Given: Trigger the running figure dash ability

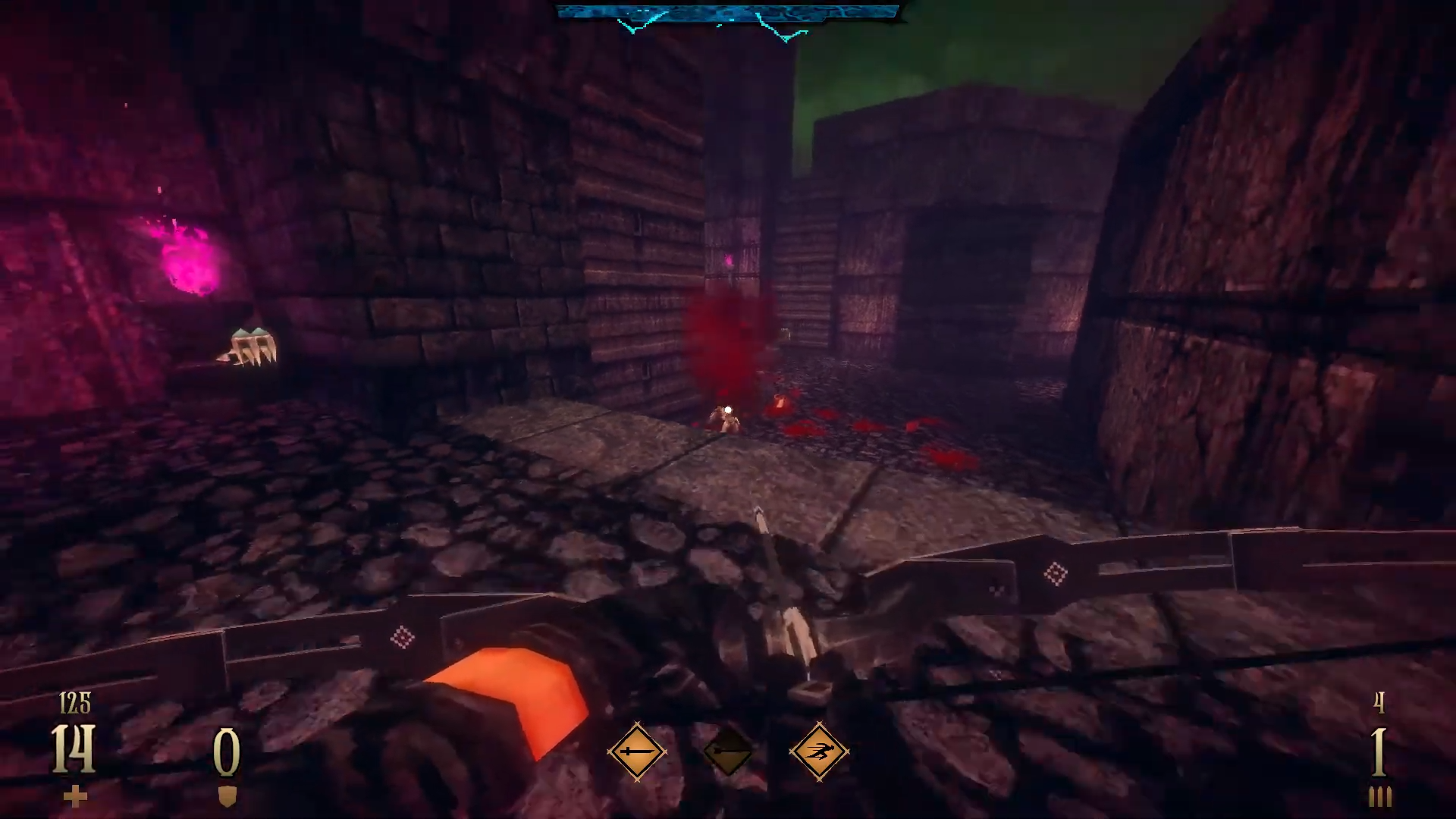Looking at the screenshot, I should [x=819, y=752].
